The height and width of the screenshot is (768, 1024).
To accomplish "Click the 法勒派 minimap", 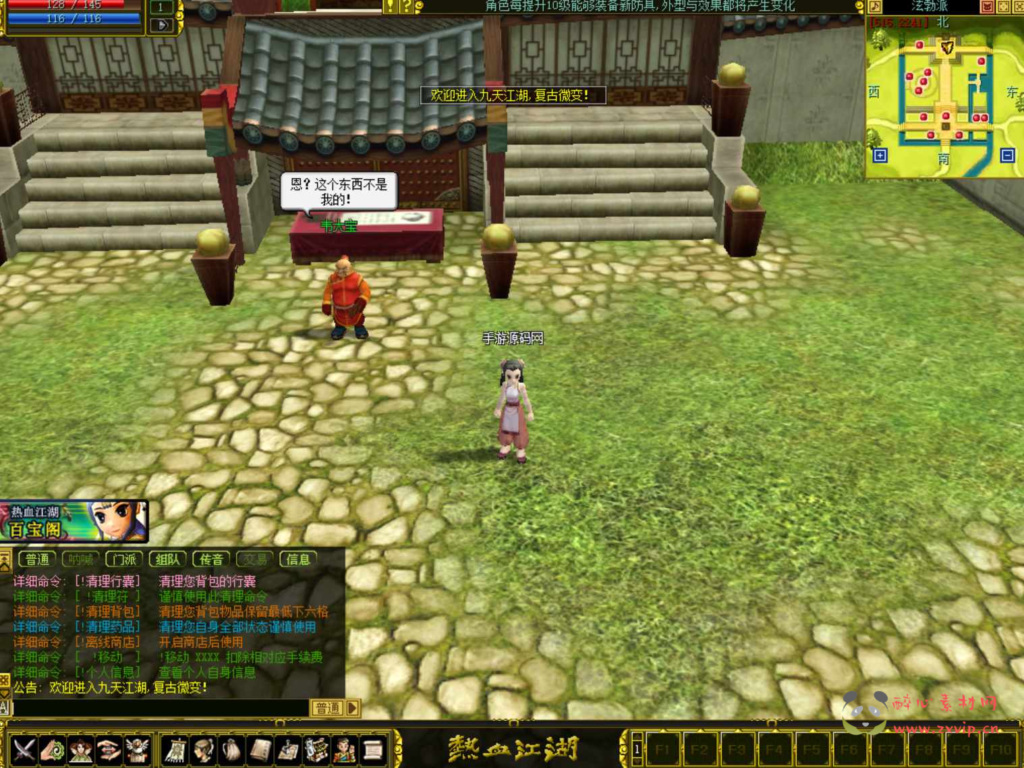I will coord(940,100).
